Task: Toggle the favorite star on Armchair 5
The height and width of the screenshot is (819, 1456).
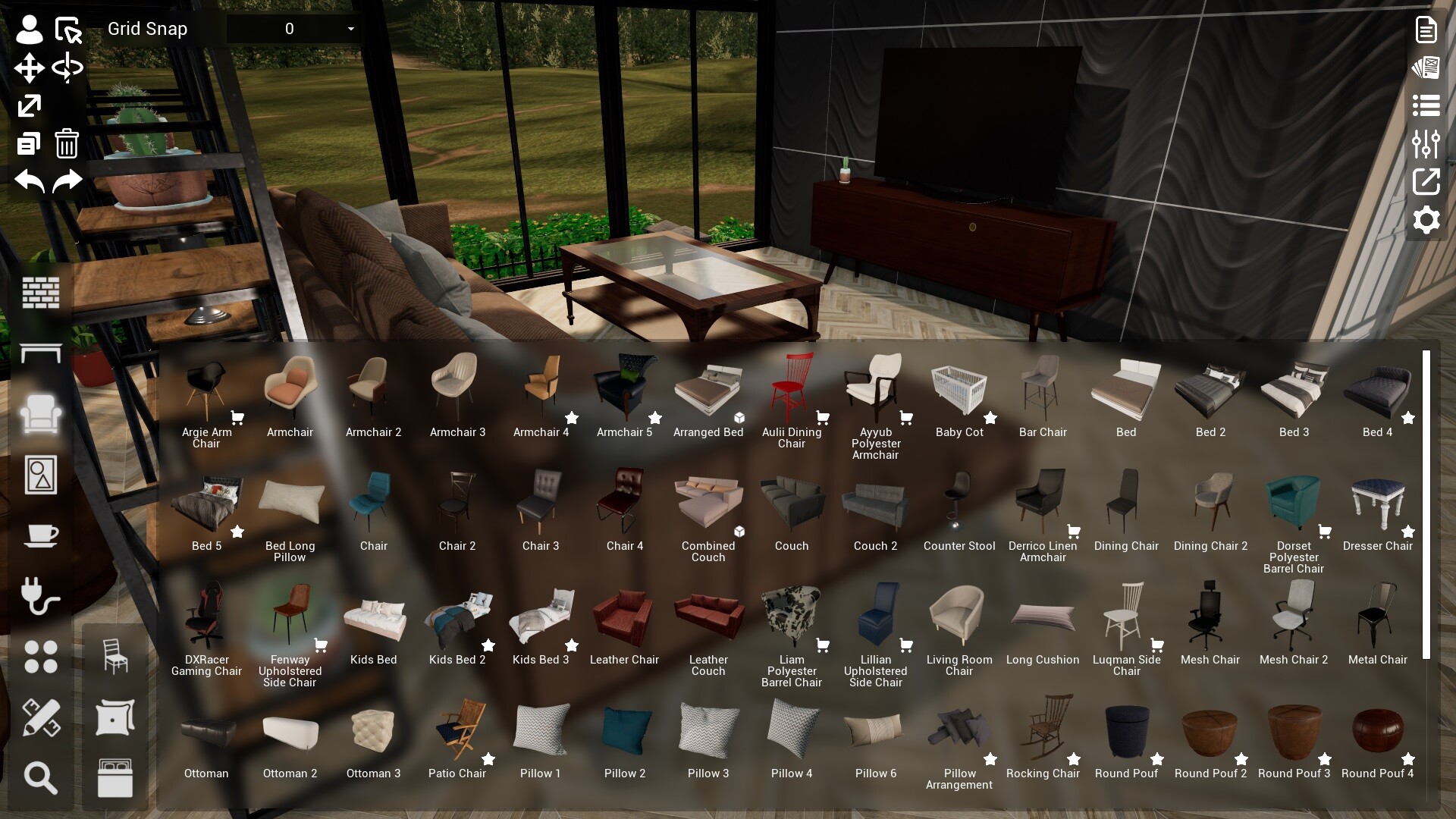Action: point(655,418)
